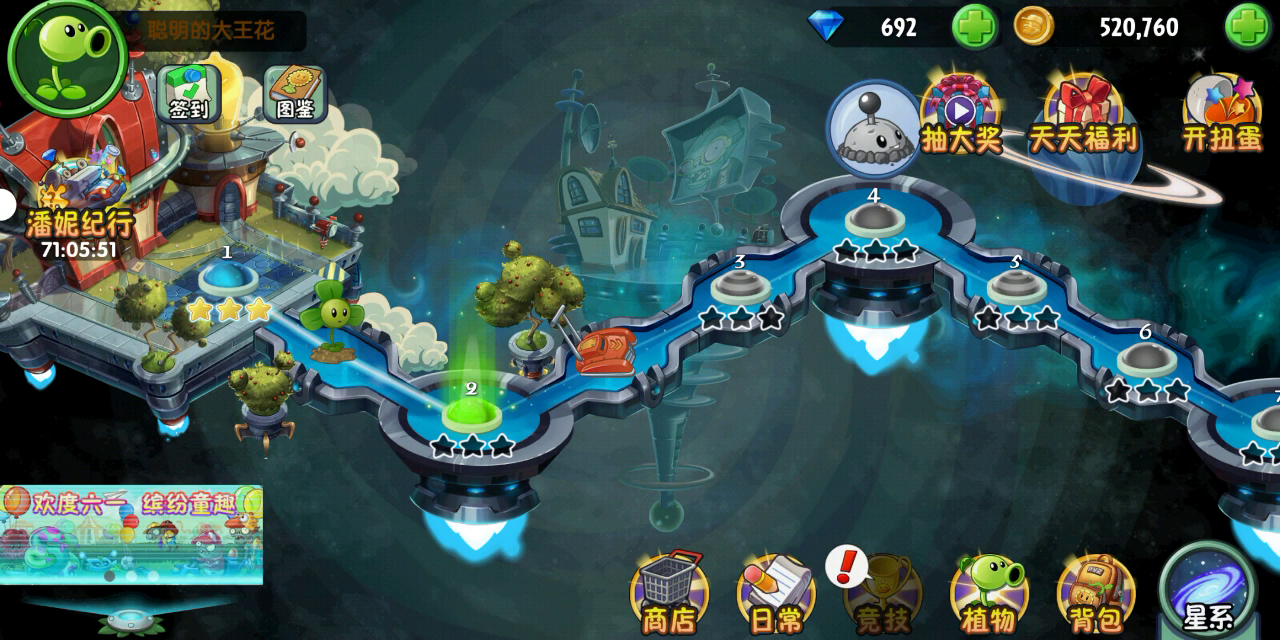The height and width of the screenshot is (640, 1280).
Task: Open the 商店 shop basket
Action: [x=669, y=595]
